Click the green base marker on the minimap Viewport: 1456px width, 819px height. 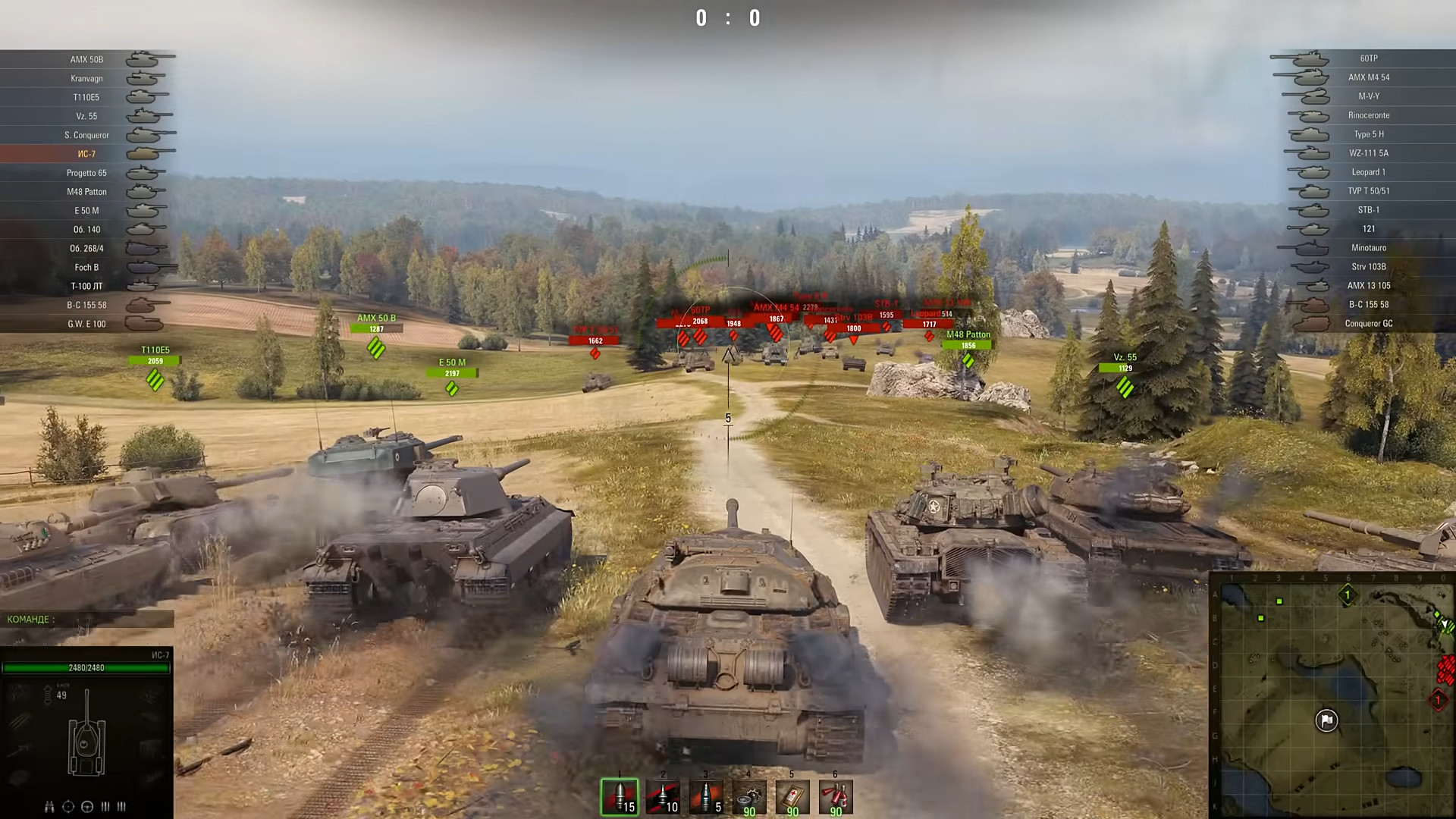(x=1348, y=595)
